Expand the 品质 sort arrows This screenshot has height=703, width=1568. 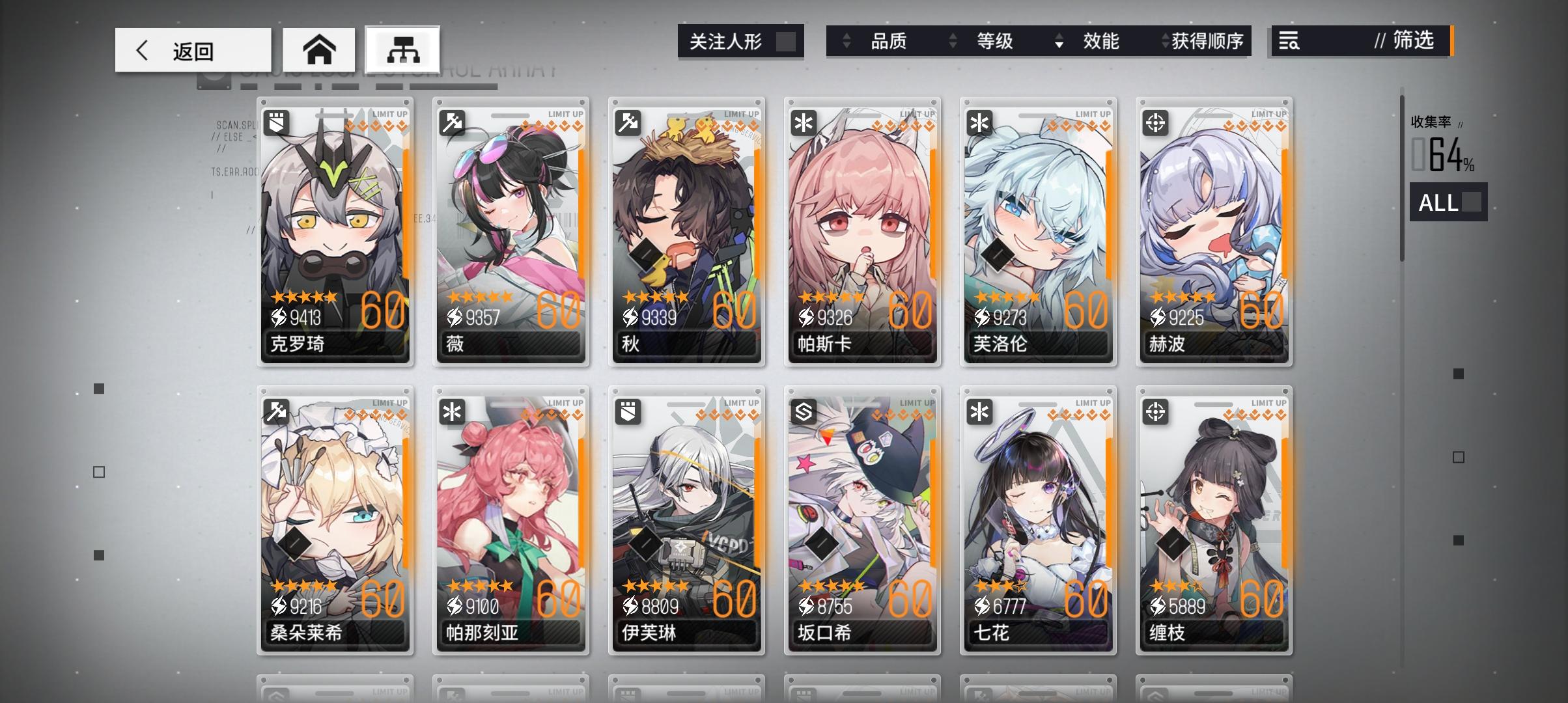(x=848, y=41)
